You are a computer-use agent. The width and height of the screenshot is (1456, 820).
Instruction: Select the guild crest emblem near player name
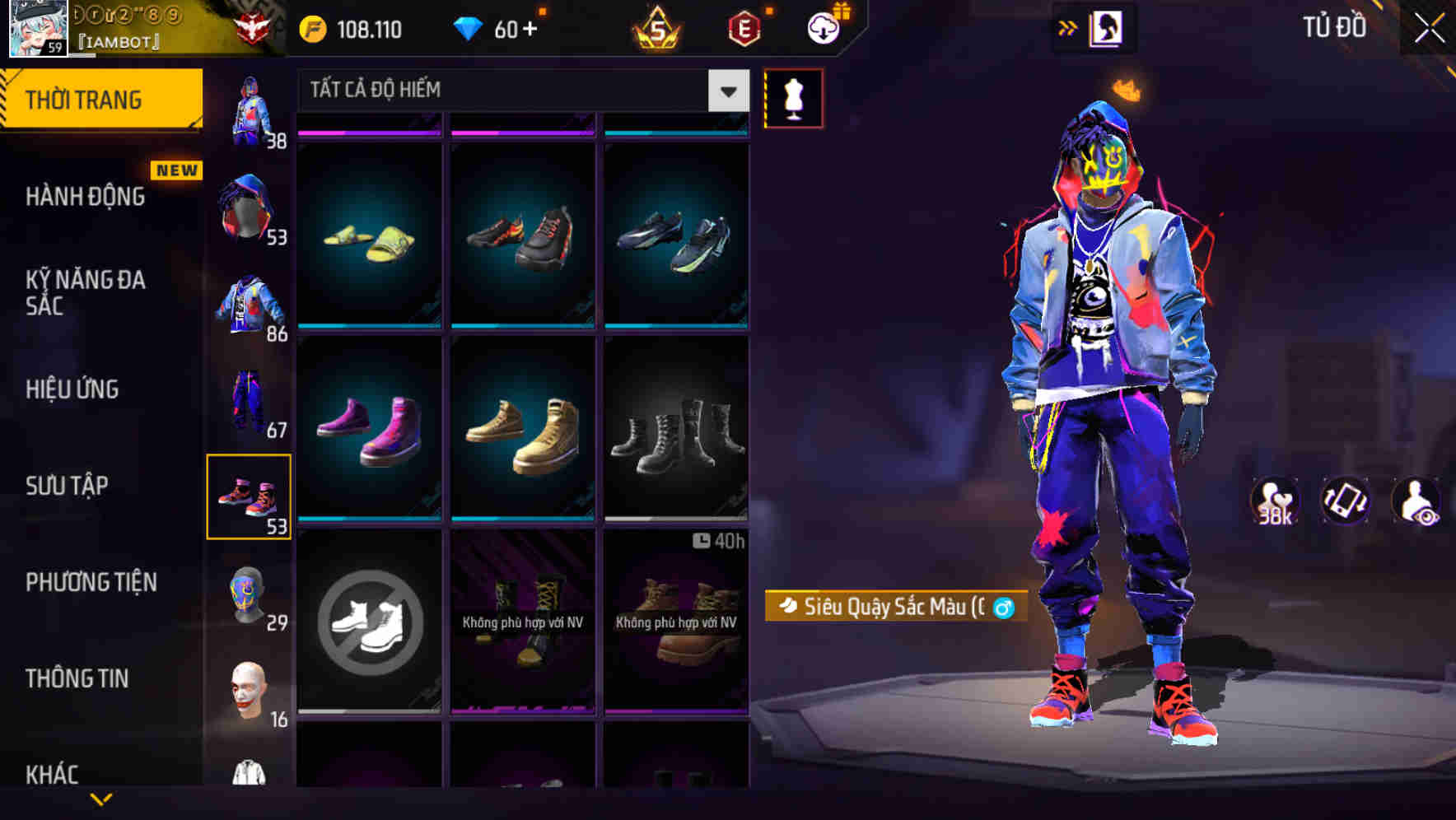(255, 25)
